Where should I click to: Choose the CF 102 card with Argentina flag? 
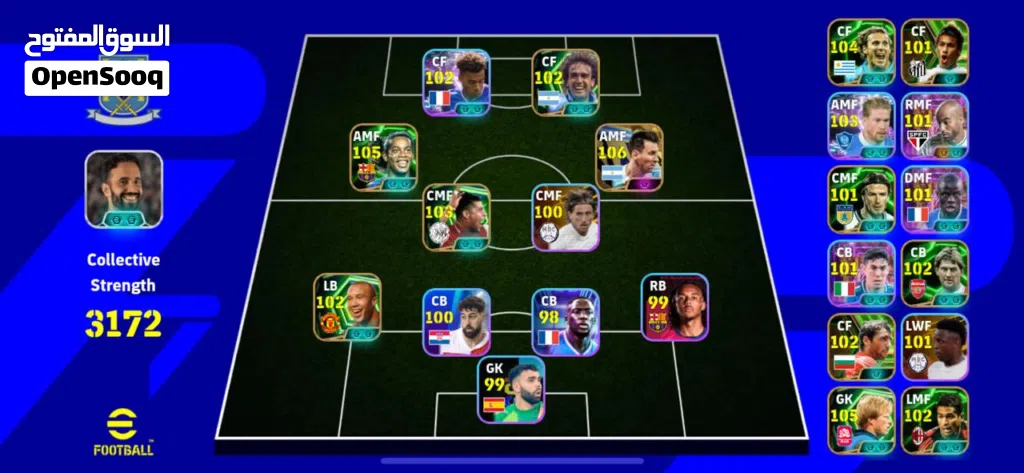click(x=566, y=83)
